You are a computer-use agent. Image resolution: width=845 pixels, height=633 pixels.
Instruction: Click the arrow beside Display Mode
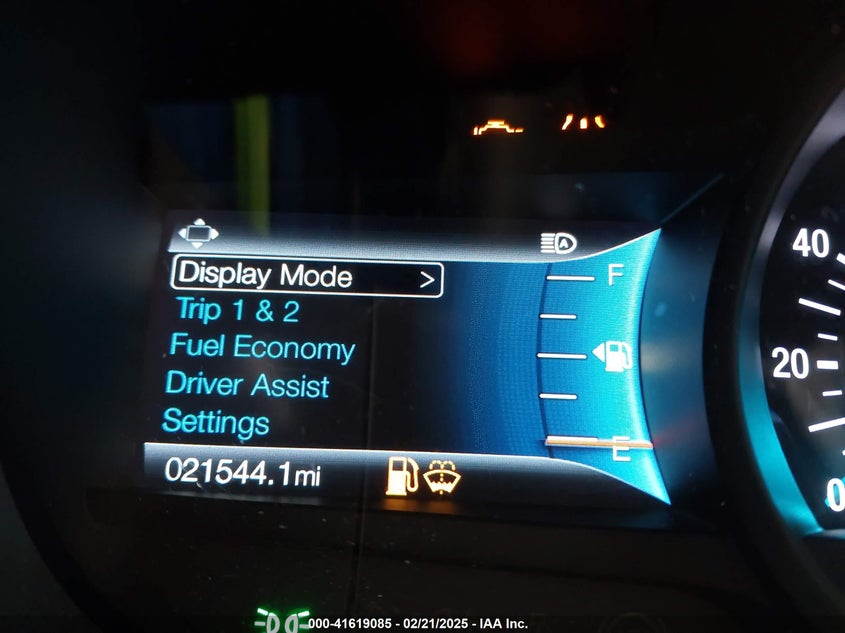click(427, 280)
